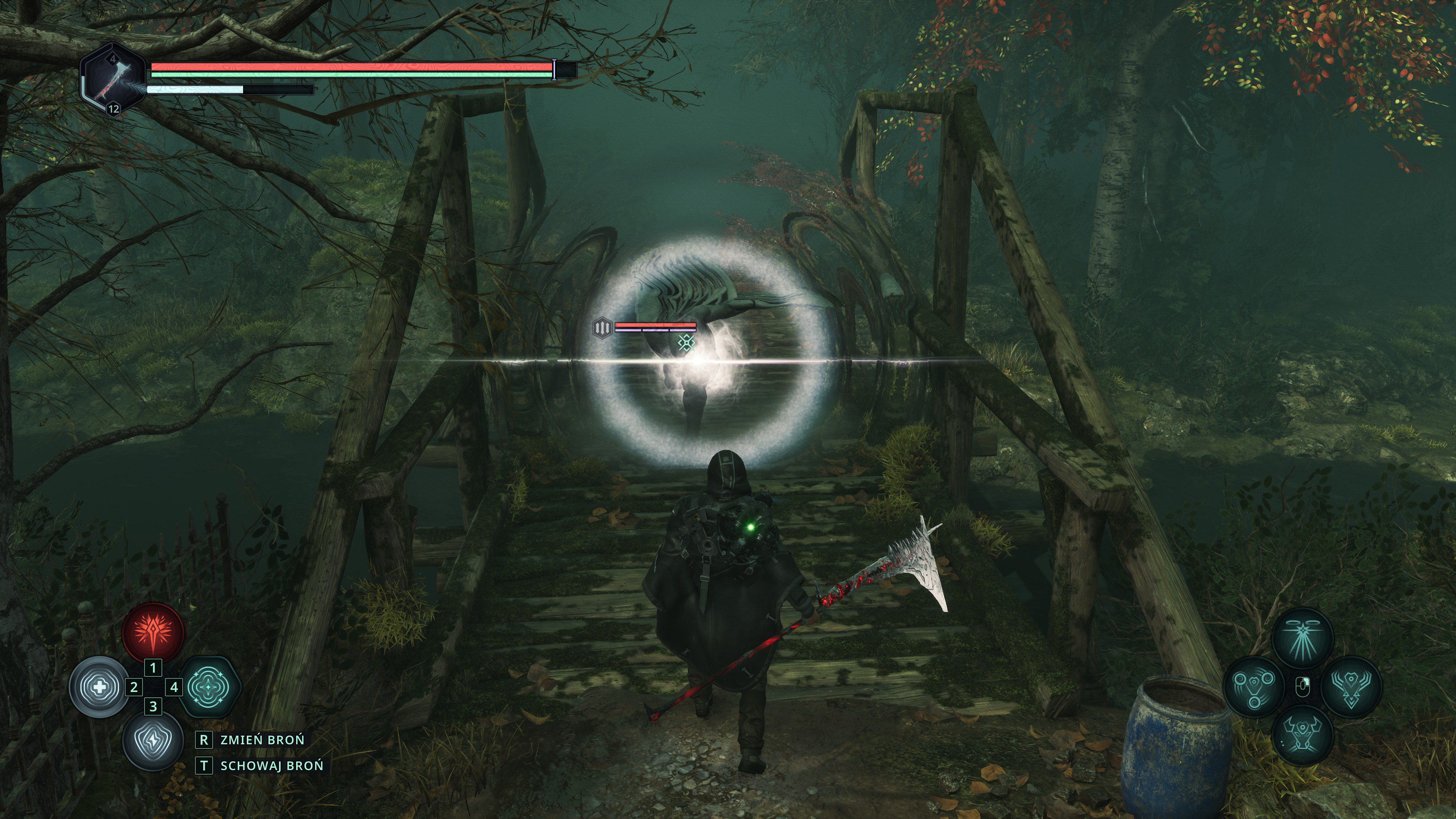
Task: Cast the radiant star beam spell
Action: click(1302, 637)
